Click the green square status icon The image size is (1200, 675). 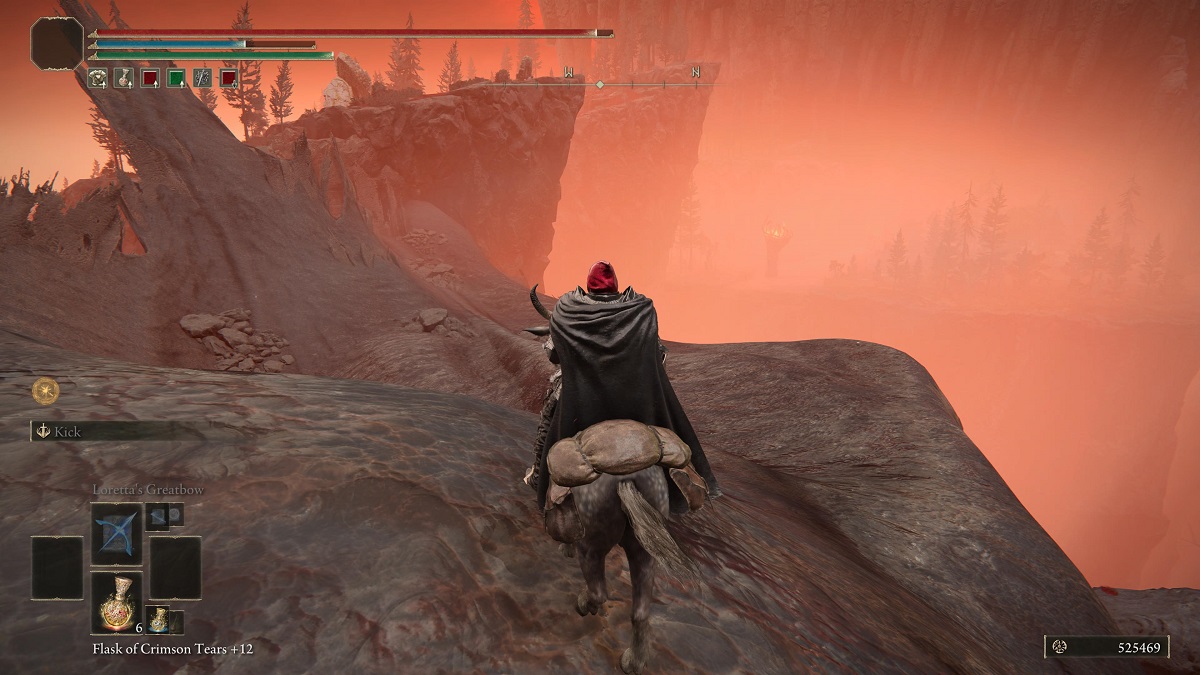pos(176,77)
